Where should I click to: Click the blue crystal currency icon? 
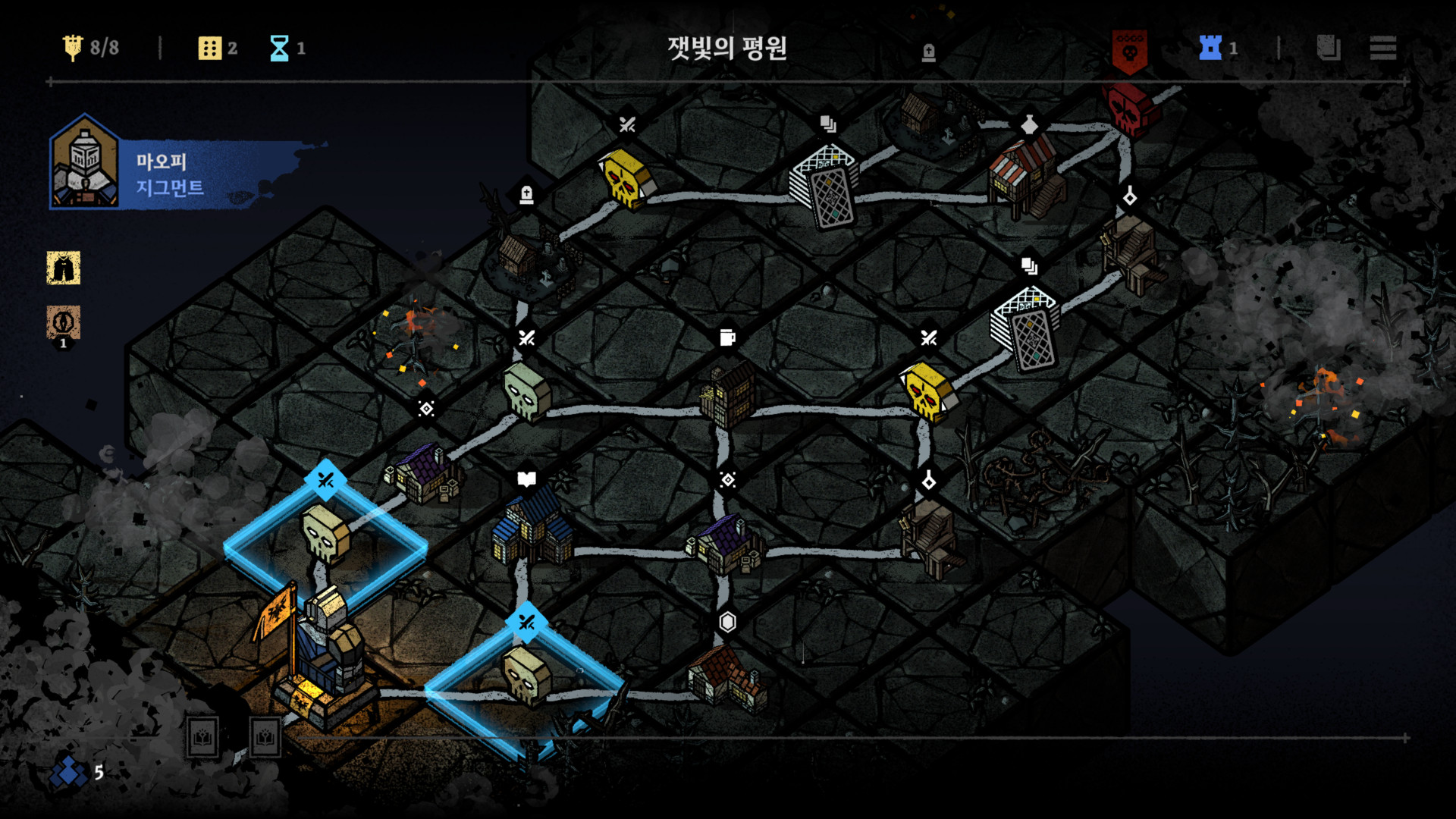[69, 772]
